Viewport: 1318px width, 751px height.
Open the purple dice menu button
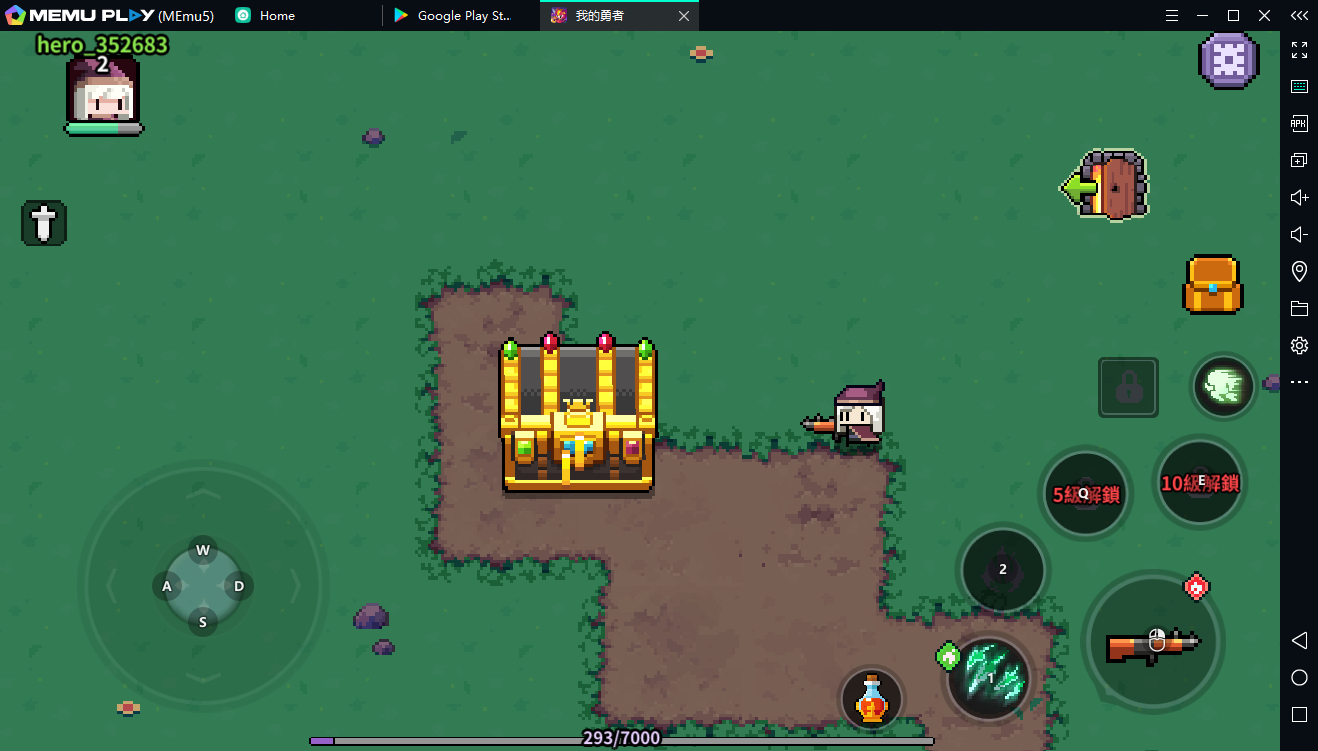coord(1227,60)
